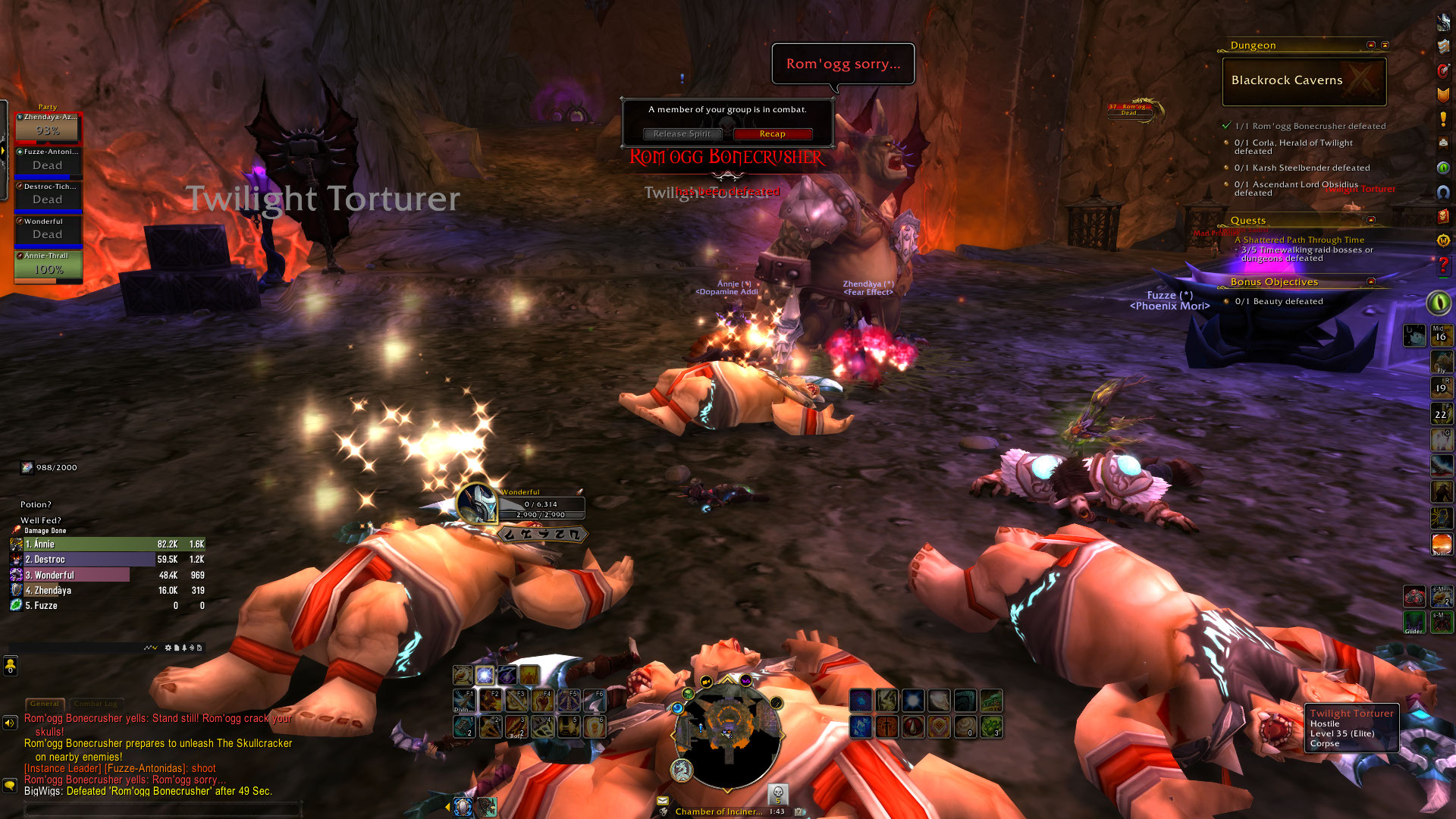Open the minimap
1456x819 pixels.
(727, 733)
